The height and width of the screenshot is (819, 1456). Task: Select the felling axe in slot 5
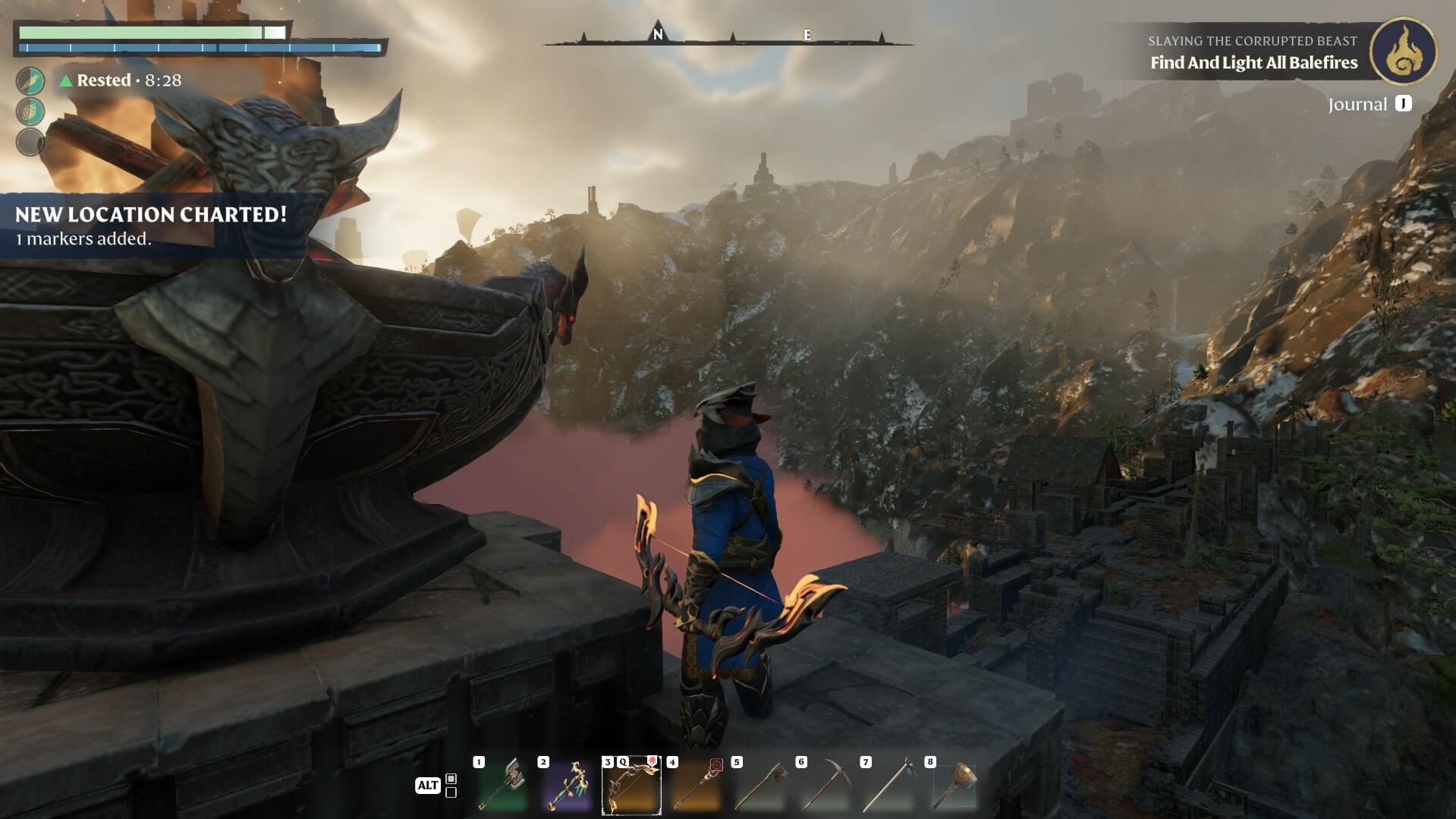(x=760, y=785)
